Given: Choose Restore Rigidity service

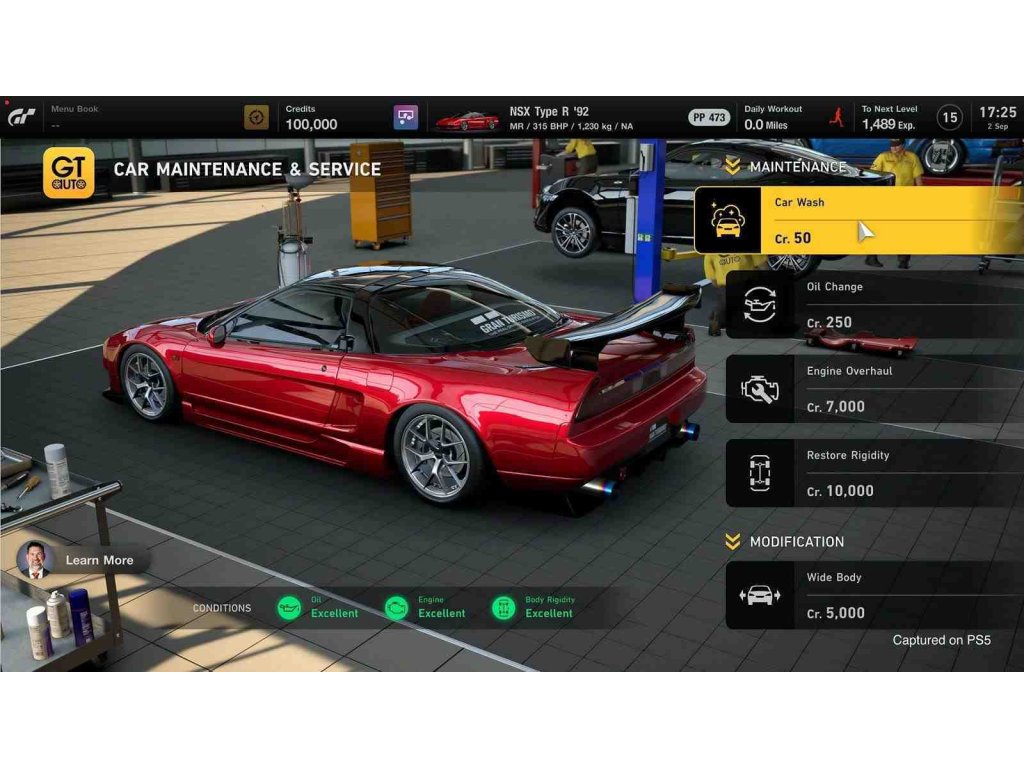Looking at the screenshot, I should click(x=872, y=473).
